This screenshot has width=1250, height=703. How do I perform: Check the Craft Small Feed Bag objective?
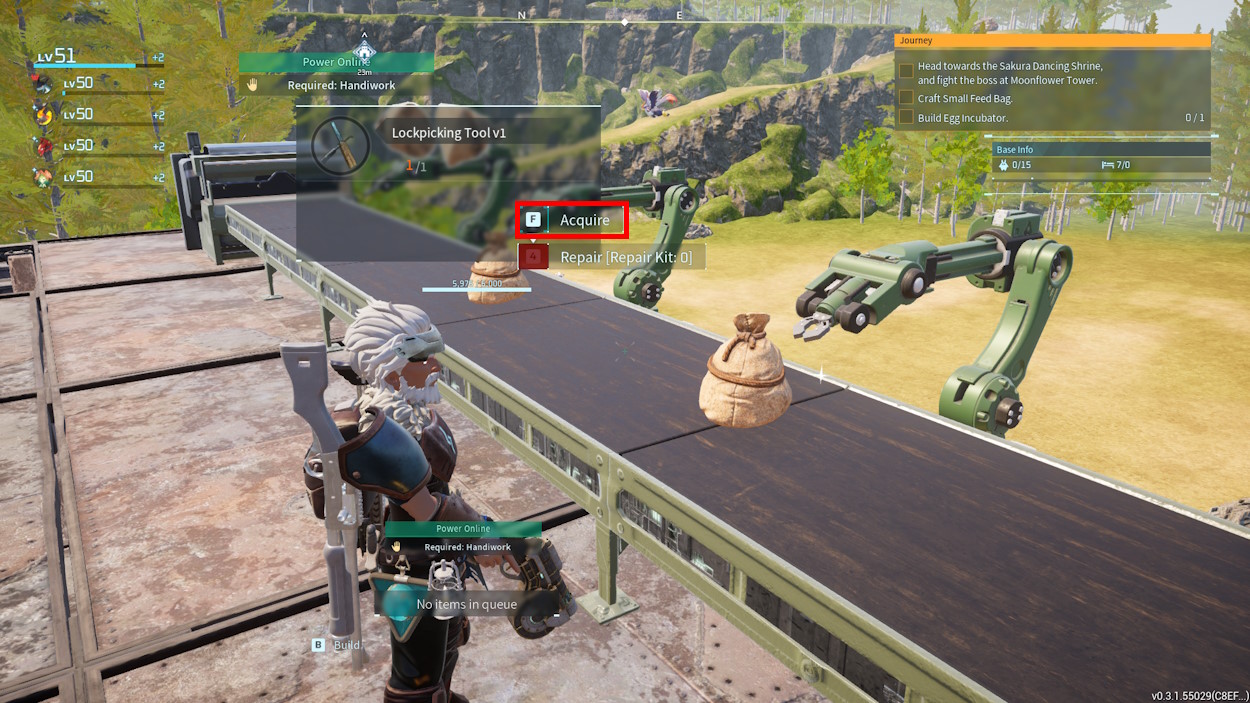tap(906, 98)
